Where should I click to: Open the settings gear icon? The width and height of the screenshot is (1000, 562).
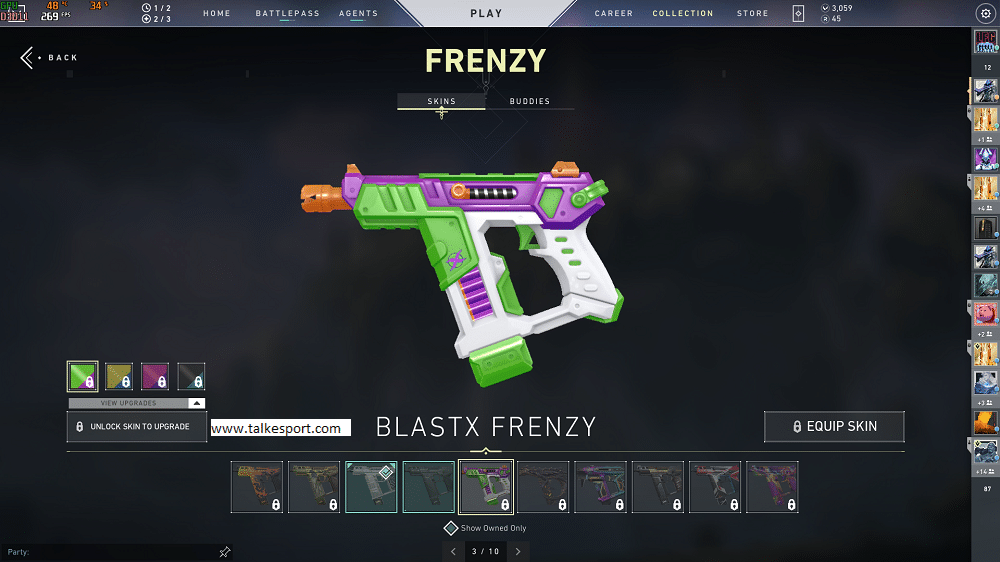tap(983, 14)
